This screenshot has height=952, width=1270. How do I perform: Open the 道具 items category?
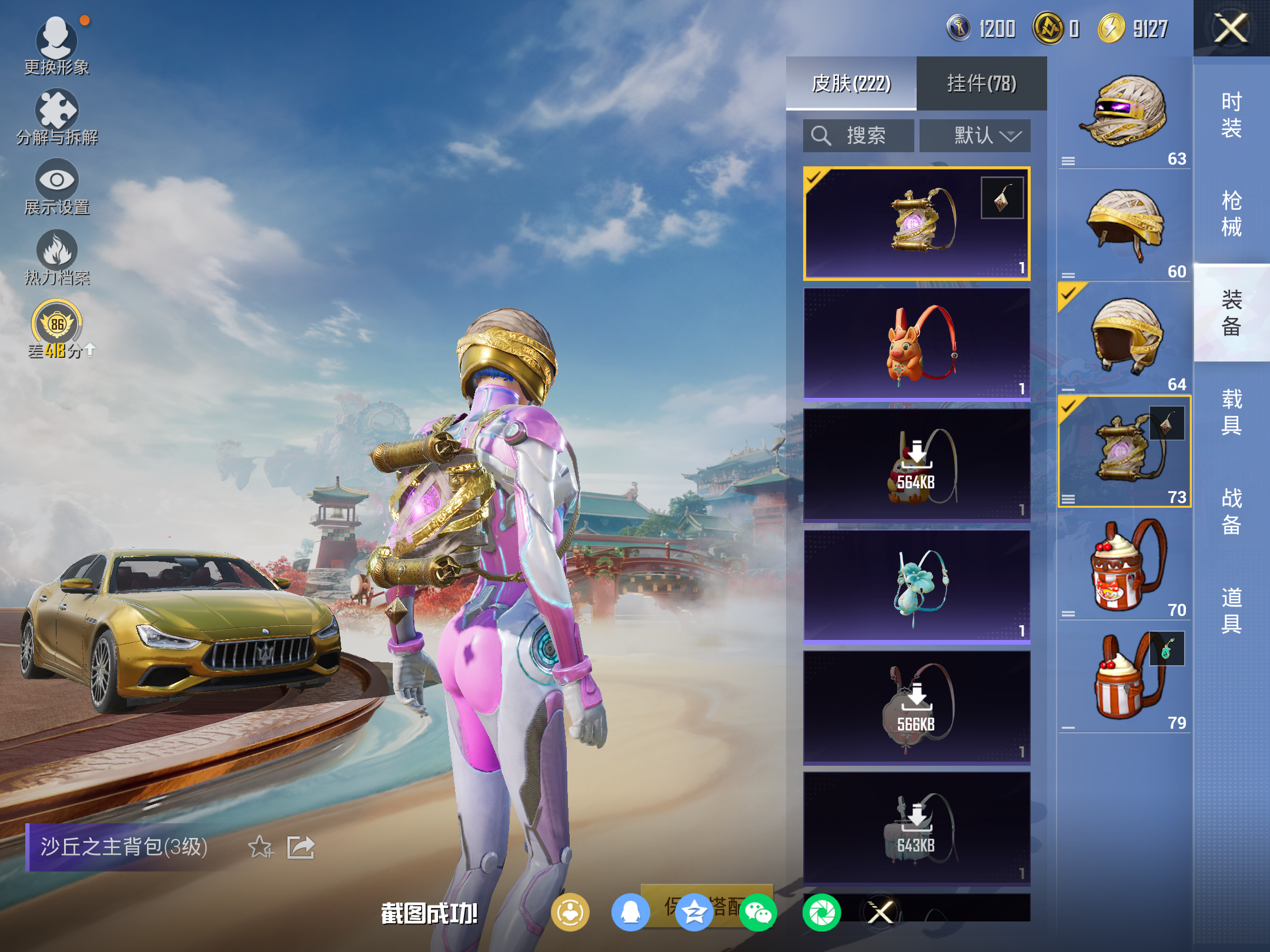coord(1231,610)
